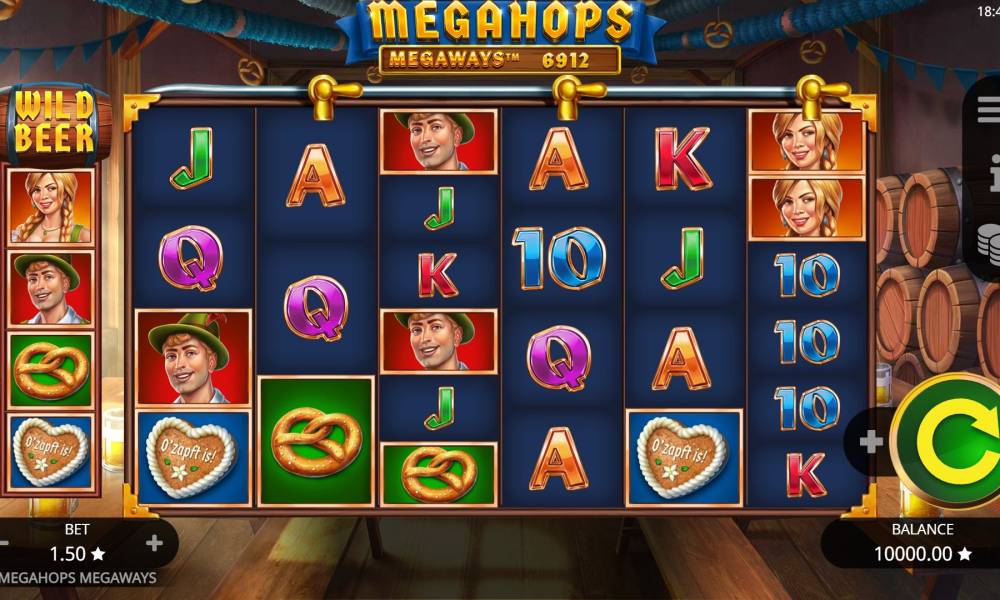
Task: Expand the plus options beside the spin button
Action: pos(870,441)
